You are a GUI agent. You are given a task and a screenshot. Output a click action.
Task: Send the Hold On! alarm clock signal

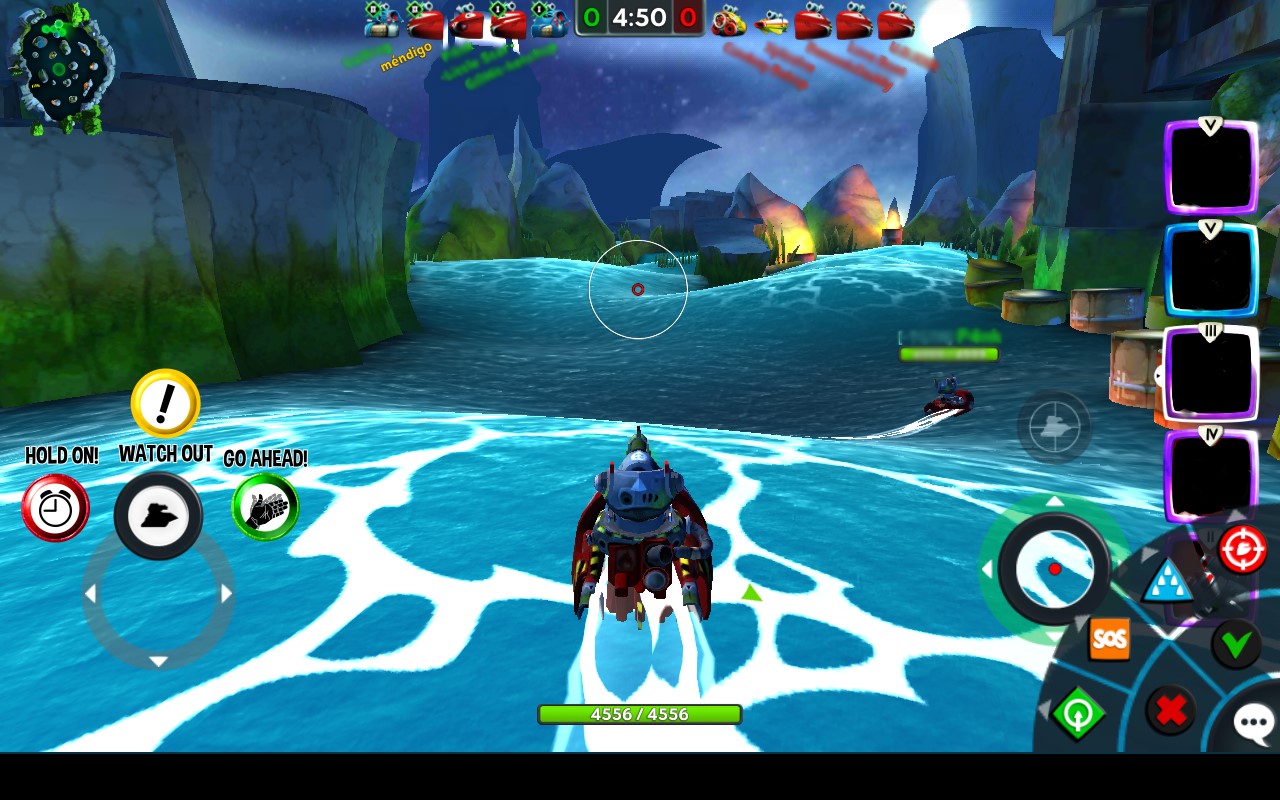[55, 508]
